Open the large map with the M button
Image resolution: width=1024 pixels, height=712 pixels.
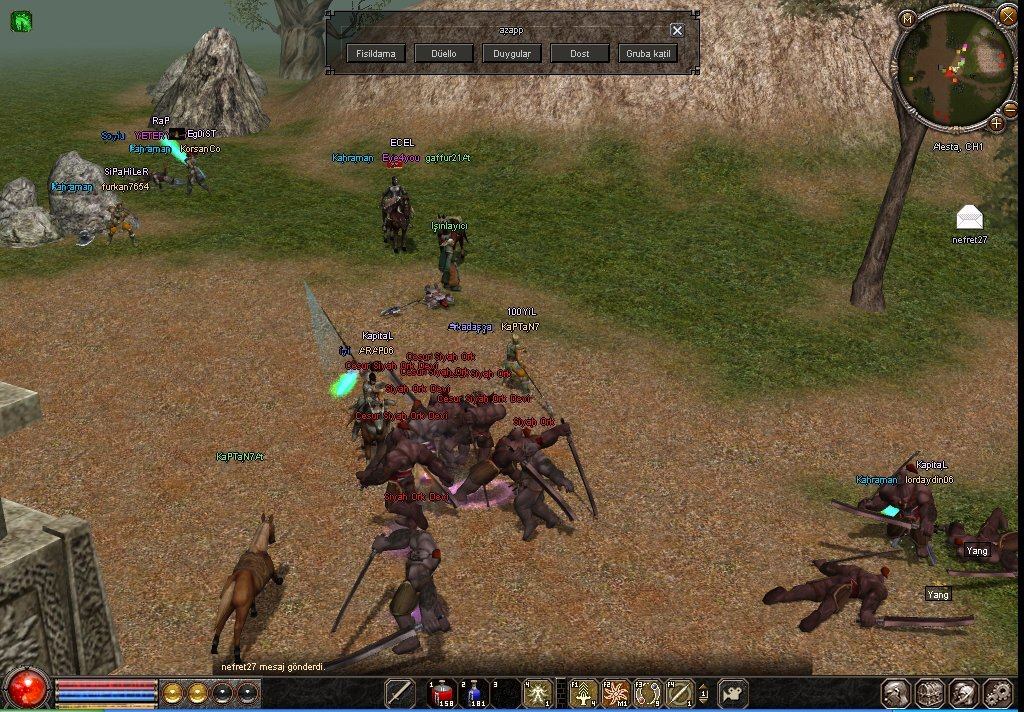click(907, 18)
